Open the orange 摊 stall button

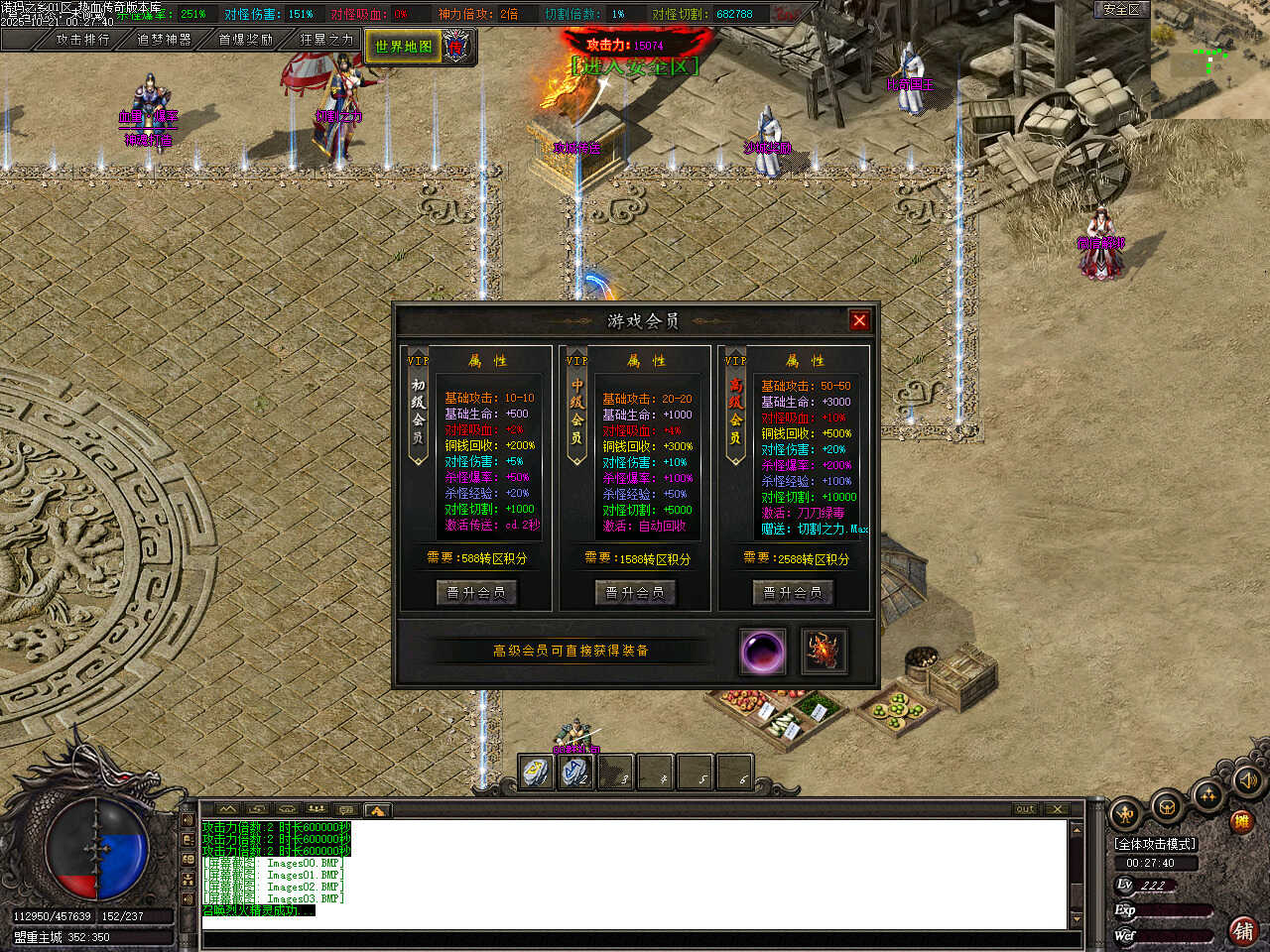(1241, 821)
